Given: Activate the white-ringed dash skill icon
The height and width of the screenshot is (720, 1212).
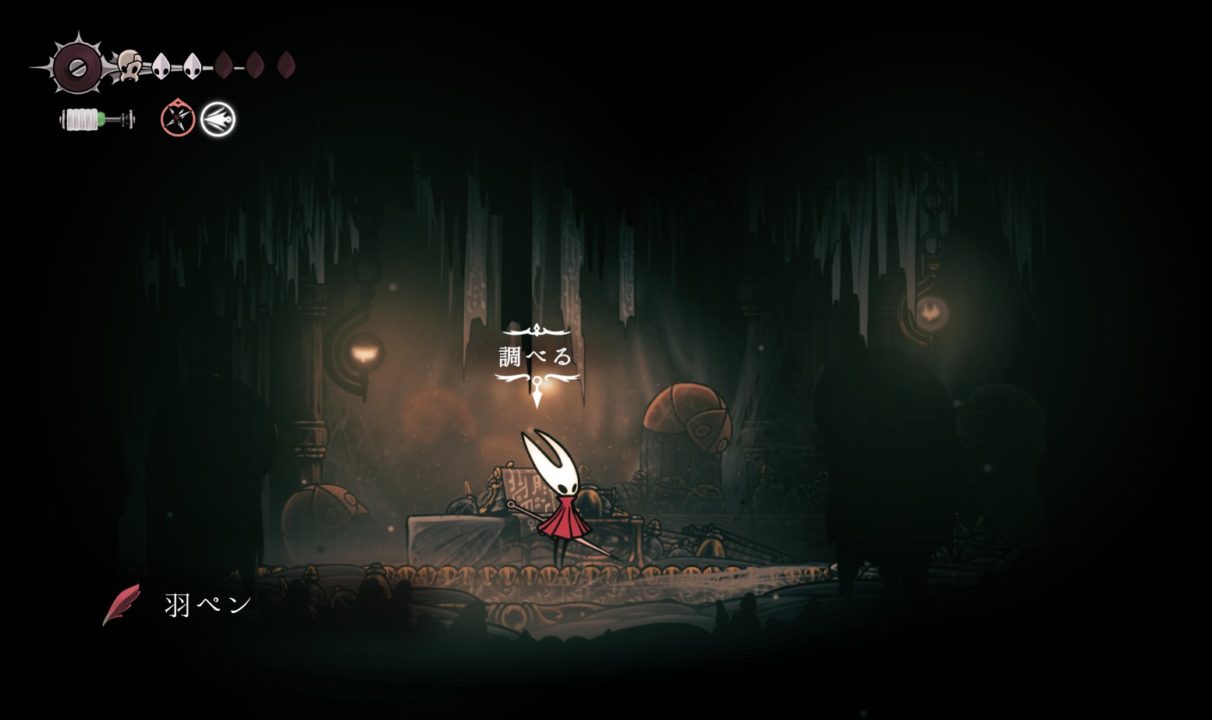Looking at the screenshot, I should click(218, 120).
